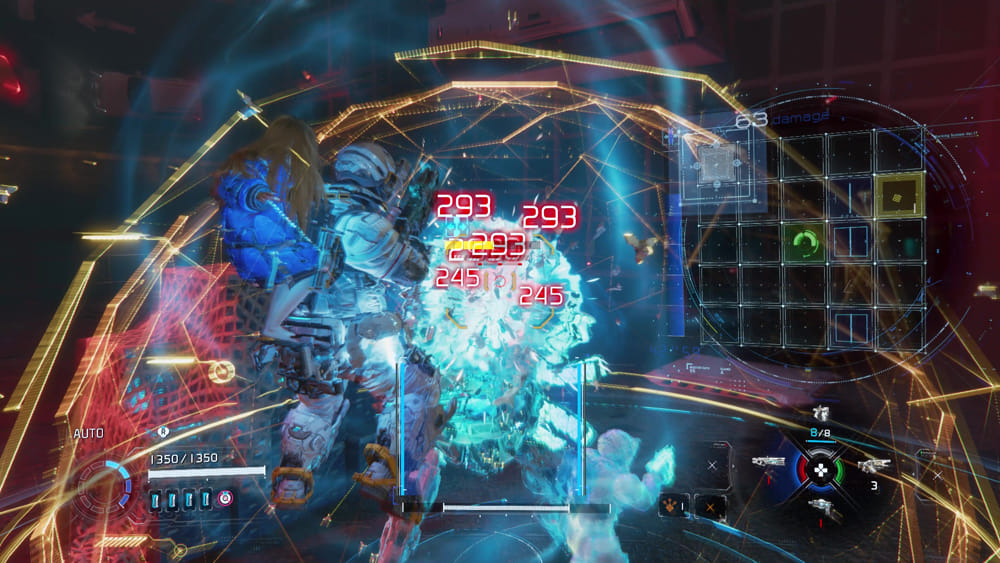This screenshot has width=1000, height=563.
Task: Select the yellow highlighted grid tile
Action: click(x=897, y=195)
